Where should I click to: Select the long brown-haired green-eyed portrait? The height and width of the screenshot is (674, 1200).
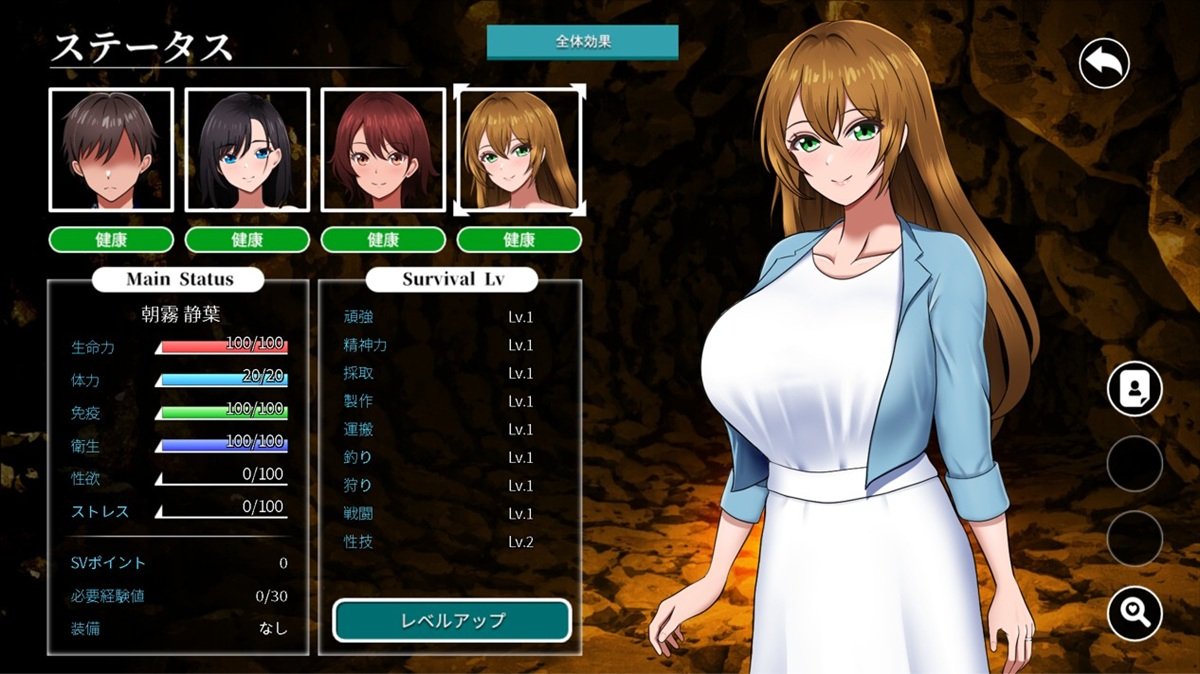519,150
